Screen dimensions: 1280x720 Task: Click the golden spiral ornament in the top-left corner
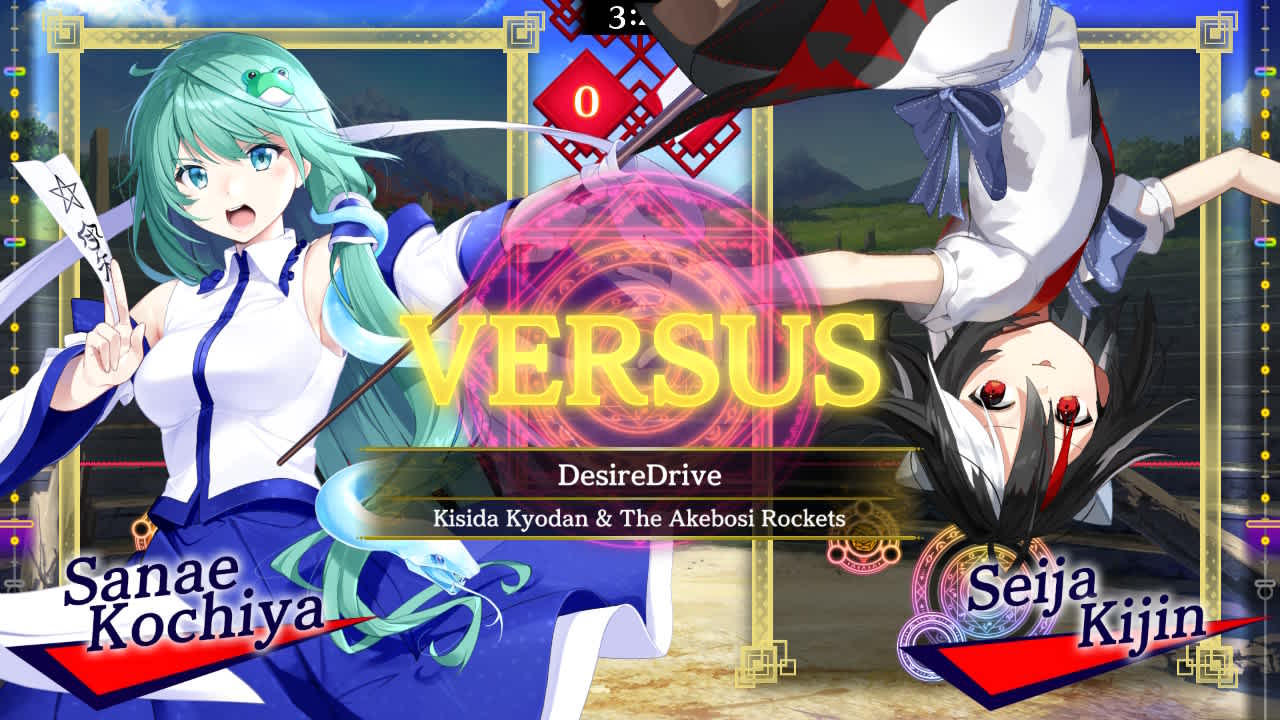pyautogui.click(x=63, y=35)
